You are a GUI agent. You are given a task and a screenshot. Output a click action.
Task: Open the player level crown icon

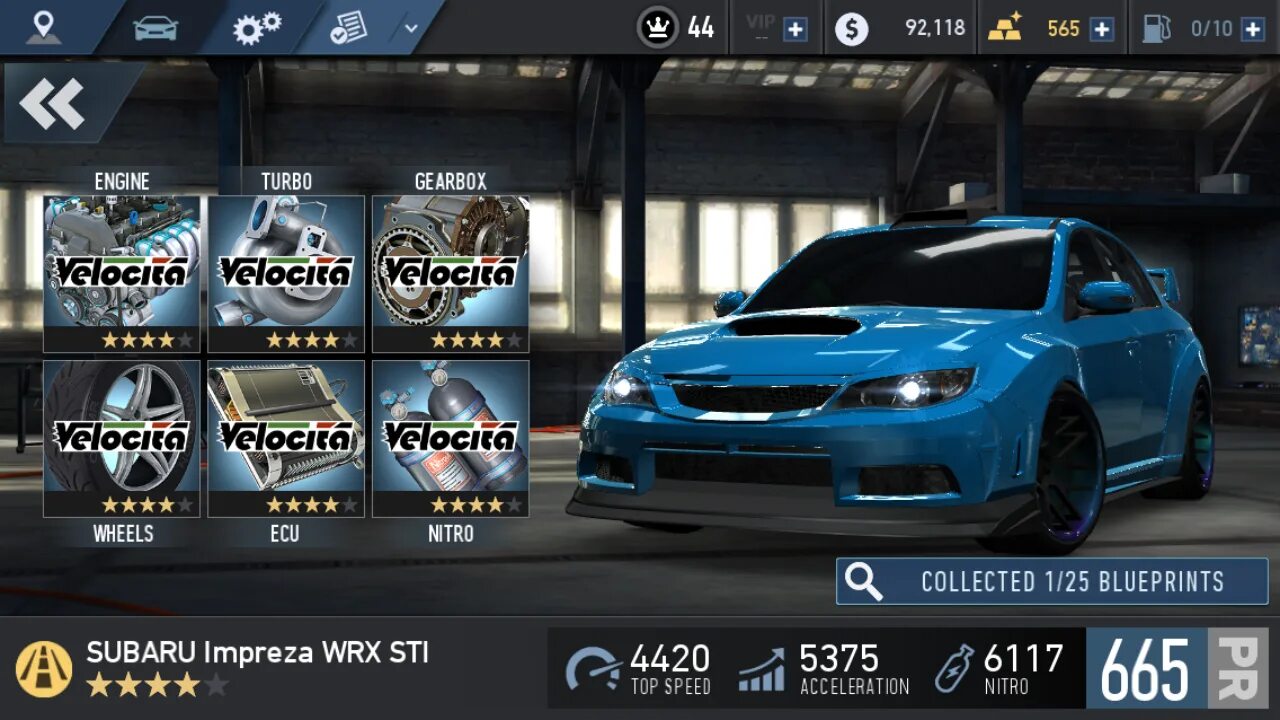coord(658,28)
